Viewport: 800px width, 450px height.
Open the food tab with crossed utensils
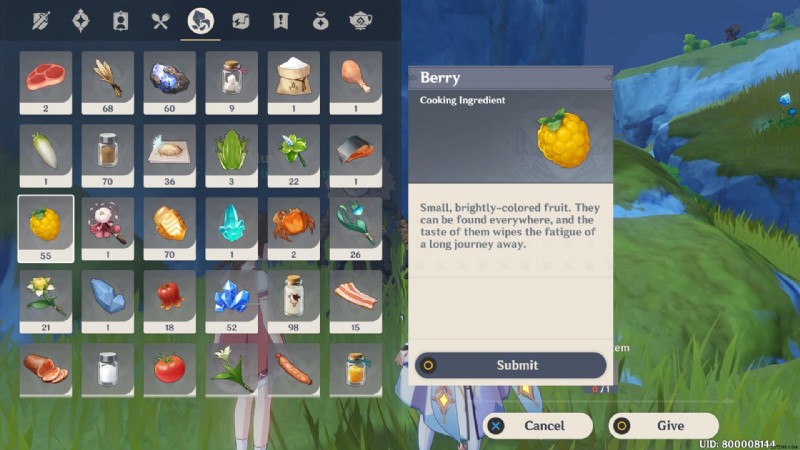pyautogui.click(x=161, y=21)
